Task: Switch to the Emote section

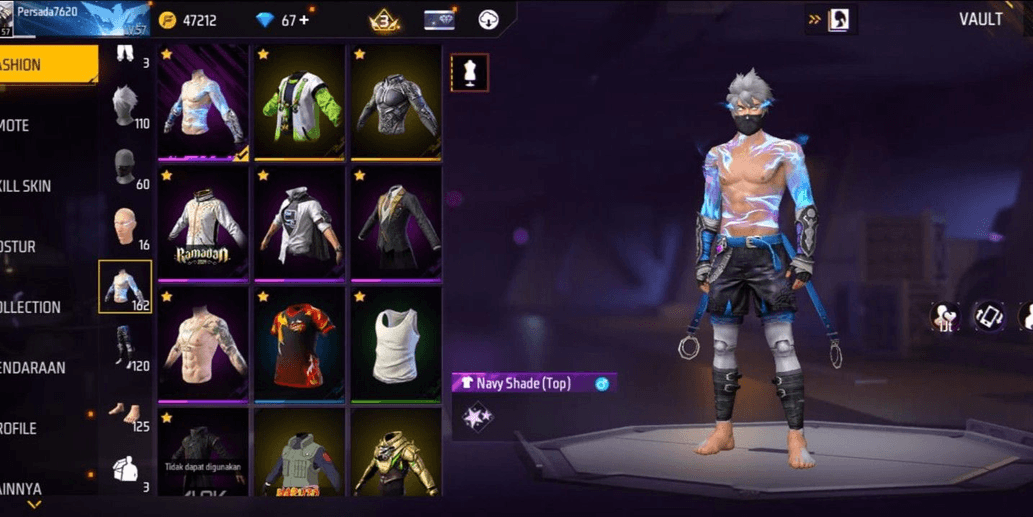Action: click(40, 126)
